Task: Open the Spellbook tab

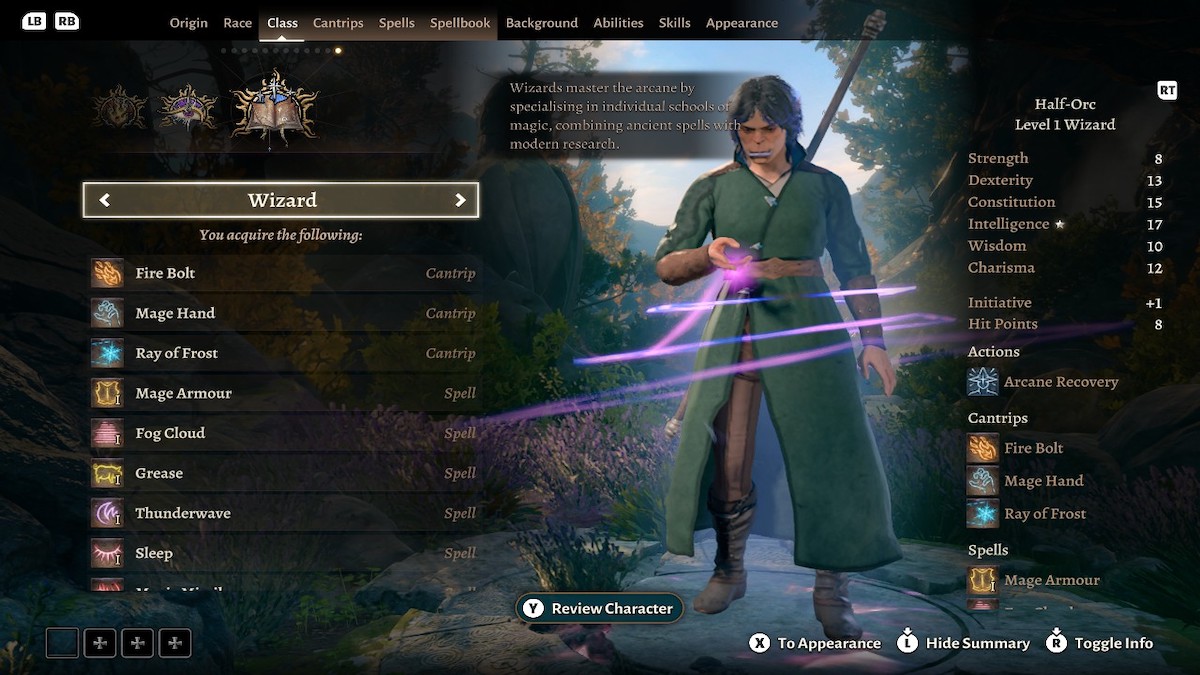Action: (x=460, y=23)
